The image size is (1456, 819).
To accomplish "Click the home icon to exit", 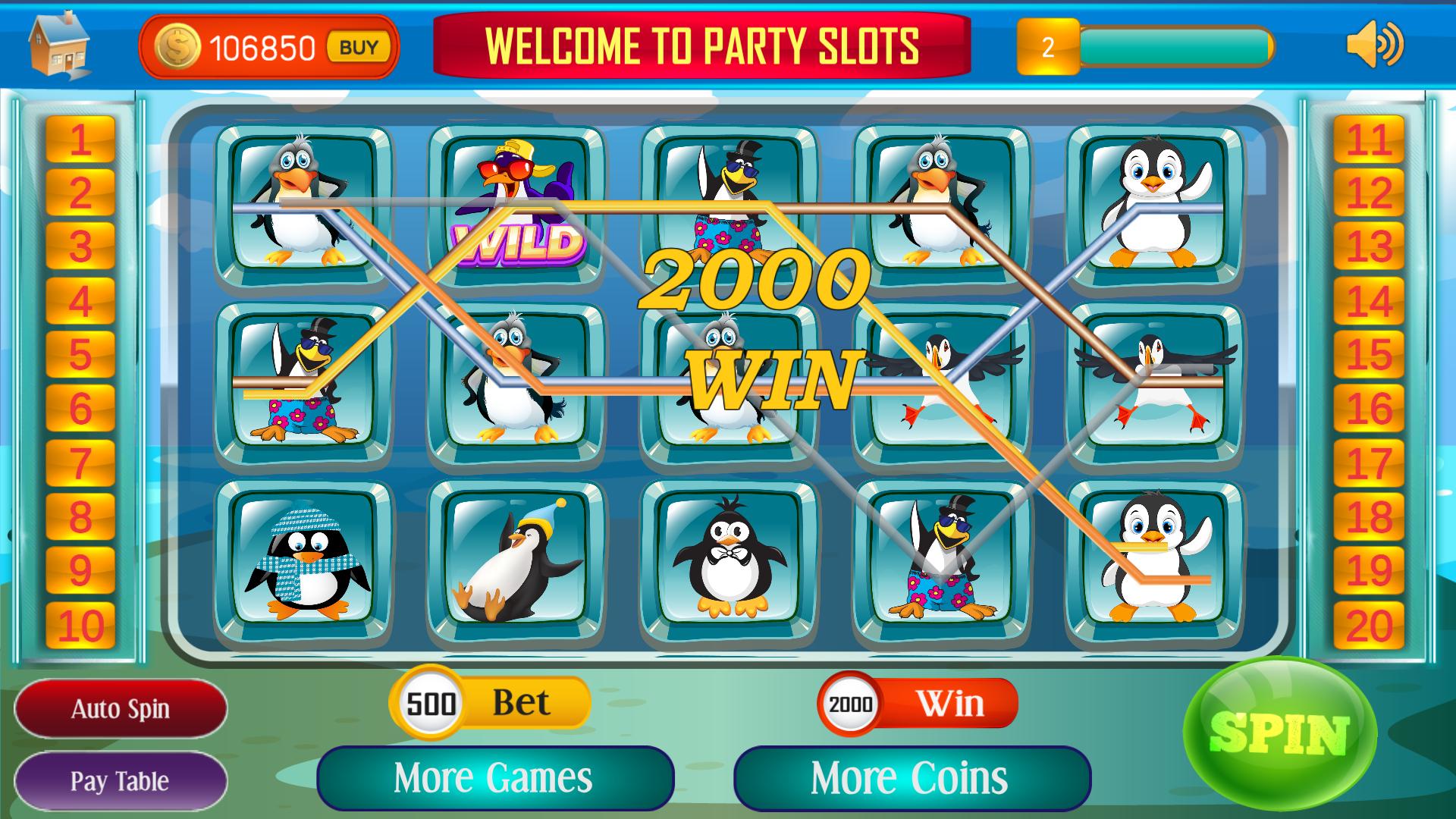I will coord(55,45).
